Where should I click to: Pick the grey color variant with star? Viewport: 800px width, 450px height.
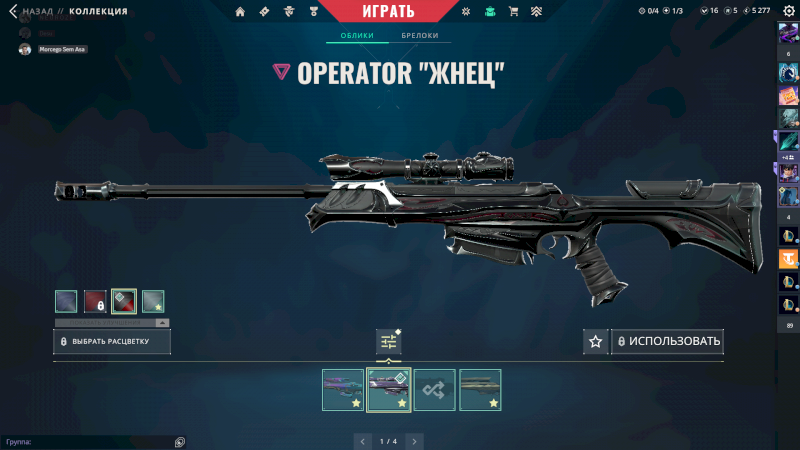pyautogui.click(x=153, y=301)
